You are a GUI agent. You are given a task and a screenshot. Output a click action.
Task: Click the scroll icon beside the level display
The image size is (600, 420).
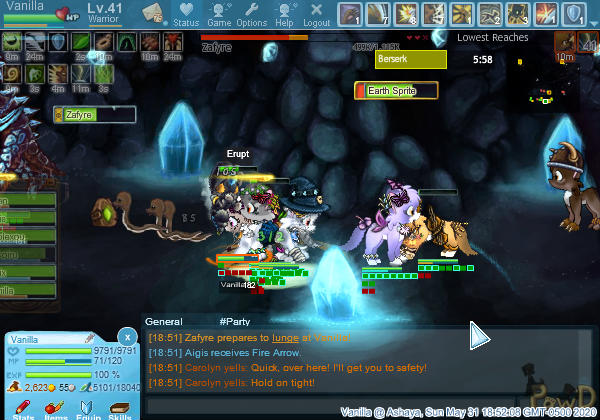pos(154,14)
